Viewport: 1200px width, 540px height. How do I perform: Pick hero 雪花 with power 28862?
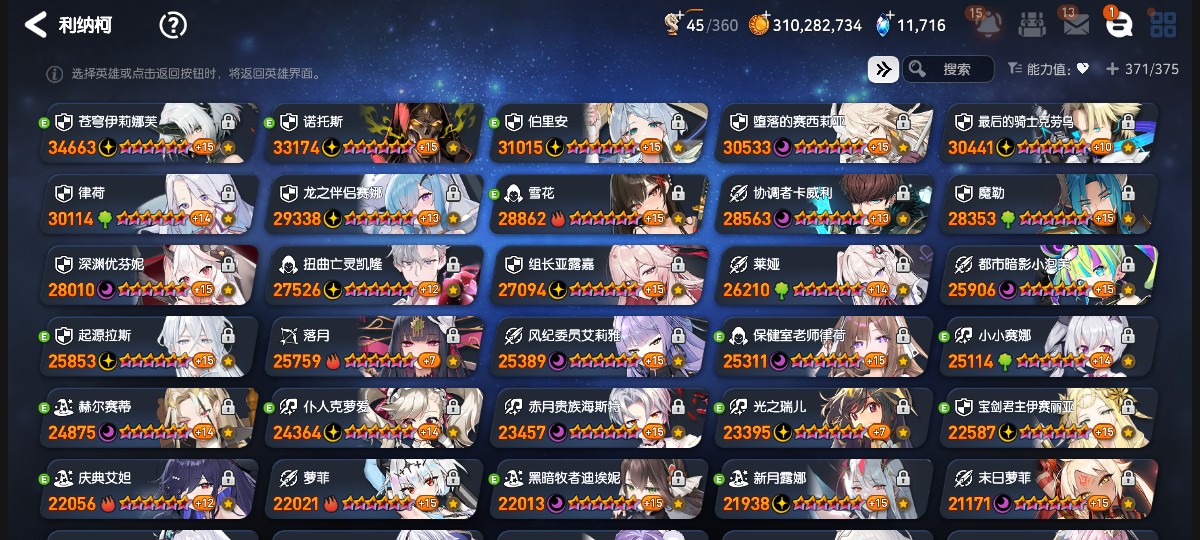click(x=599, y=205)
